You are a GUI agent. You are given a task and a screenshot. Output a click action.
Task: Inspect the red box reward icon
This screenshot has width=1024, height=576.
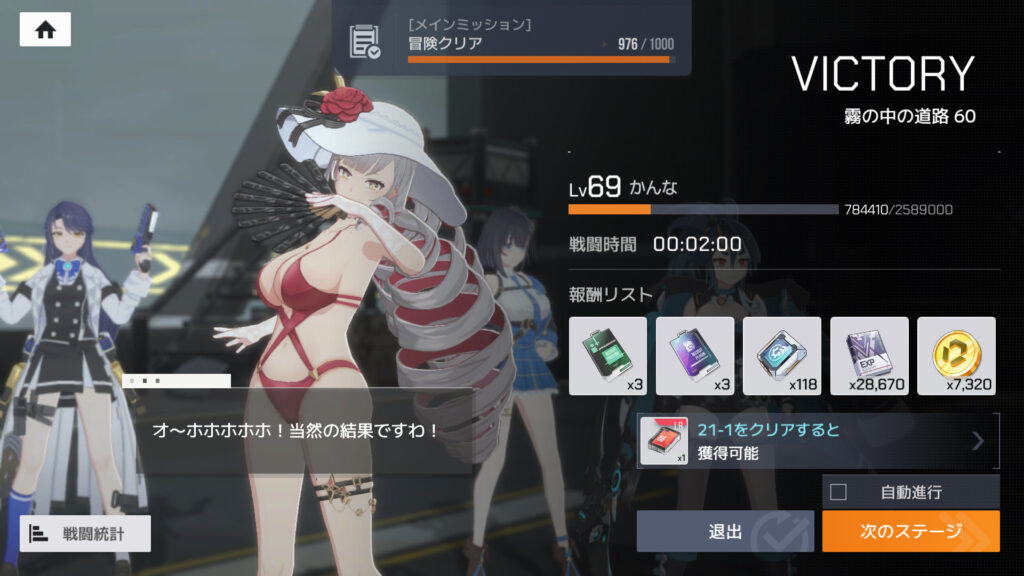pyautogui.click(x=664, y=441)
